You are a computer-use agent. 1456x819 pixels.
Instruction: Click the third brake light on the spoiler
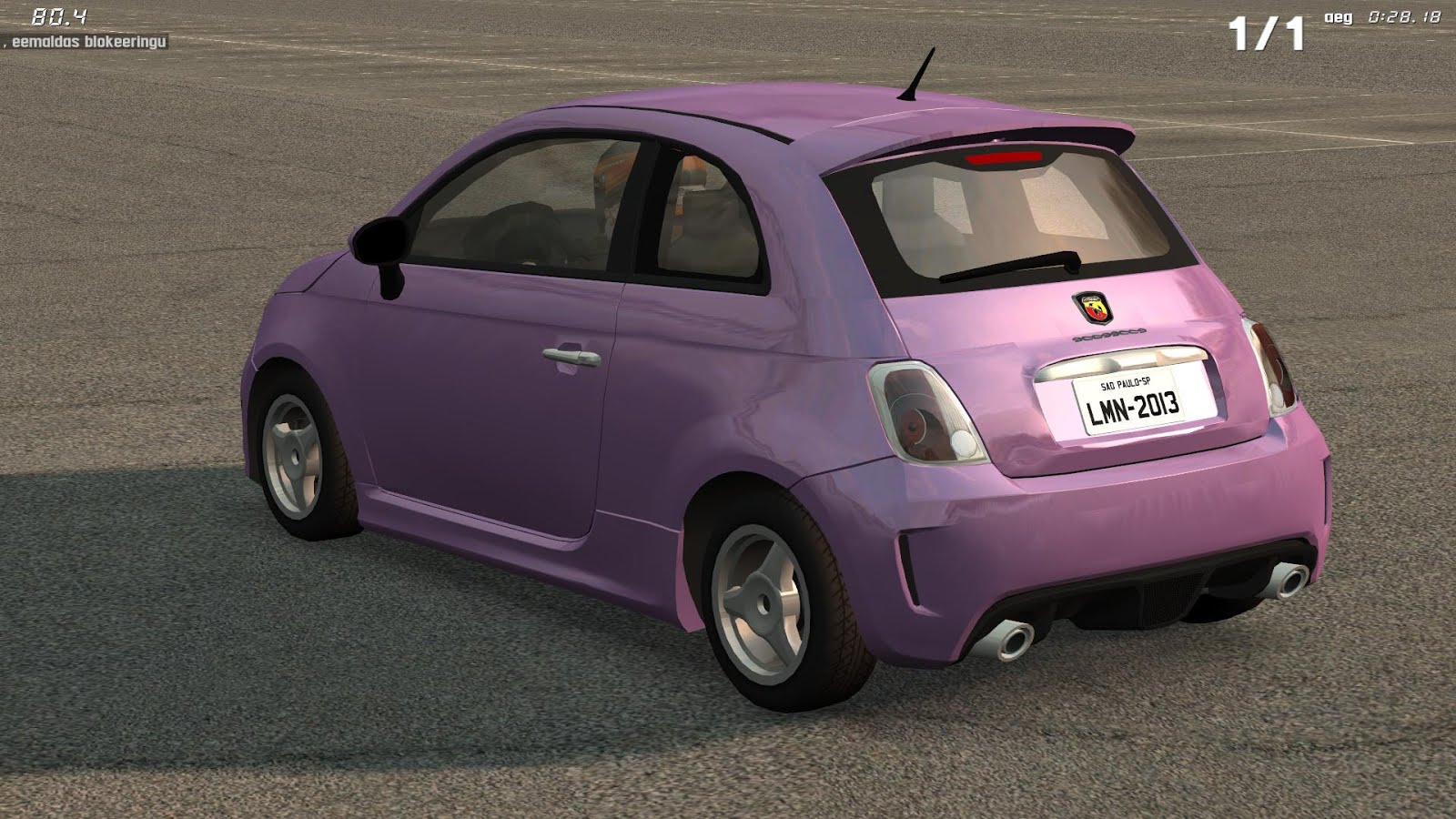pos(1006,157)
